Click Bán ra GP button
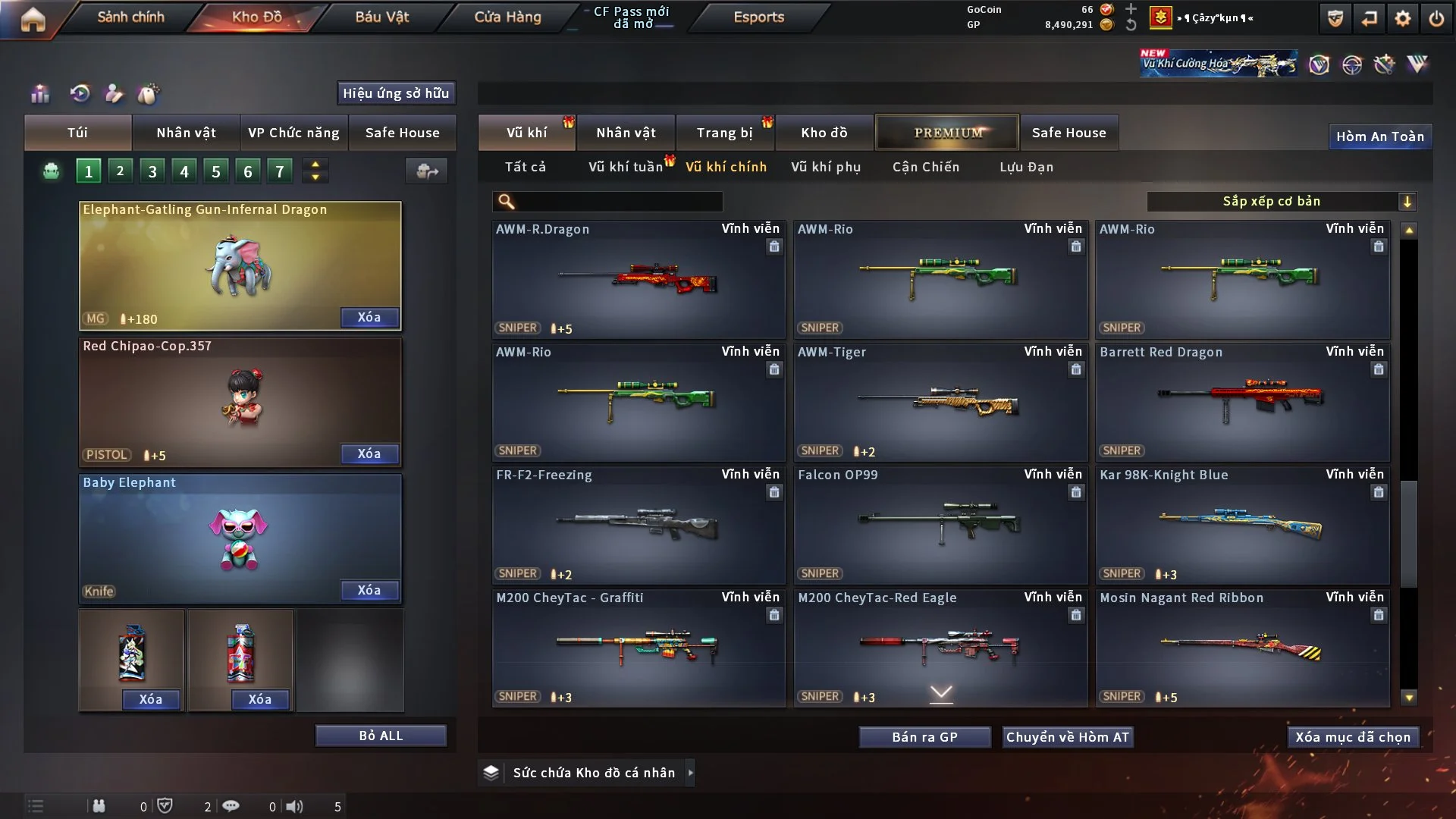This screenshot has width=1456, height=819. tap(924, 737)
